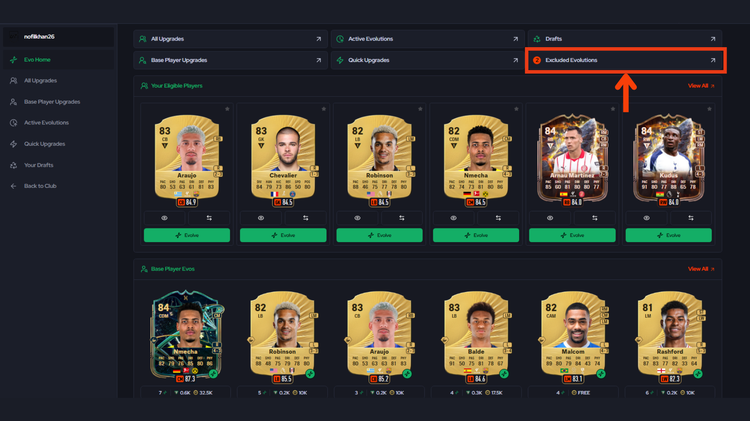This screenshot has width=750, height=421.
Task: Click the Evolve button under Chevalier
Action: click(283, 235)
